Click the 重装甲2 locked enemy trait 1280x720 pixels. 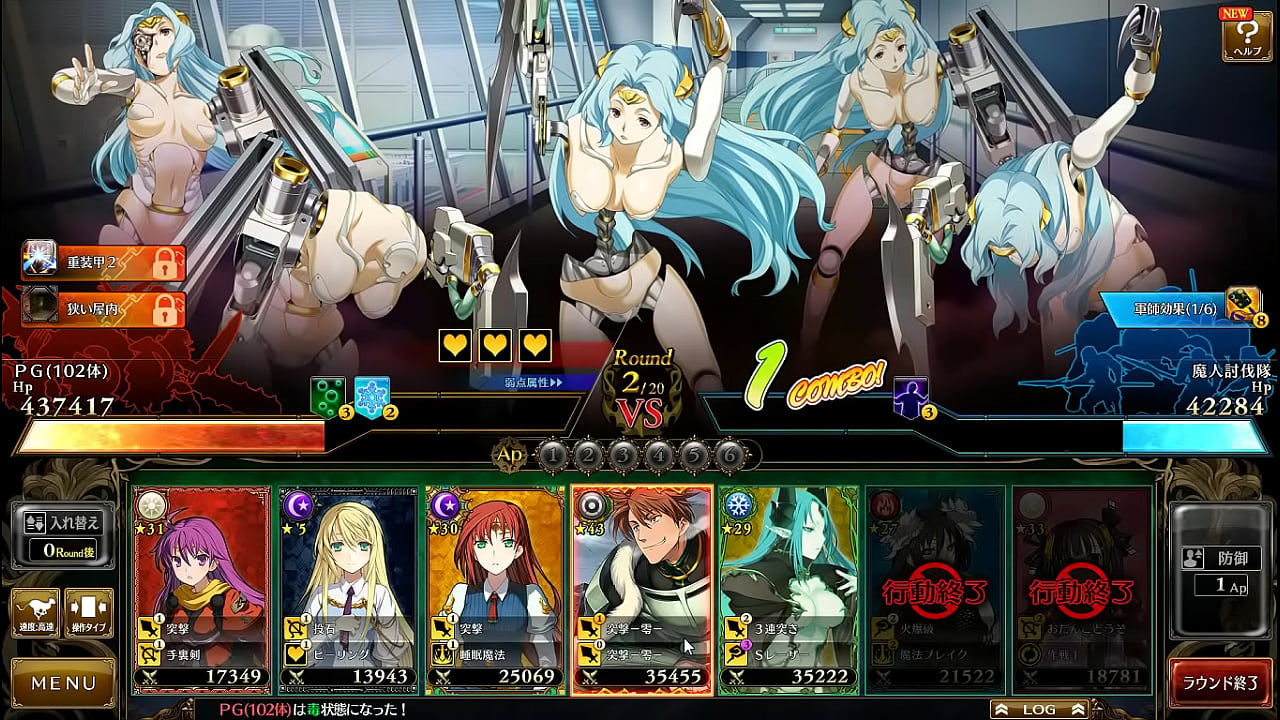[x=104, y=262]
